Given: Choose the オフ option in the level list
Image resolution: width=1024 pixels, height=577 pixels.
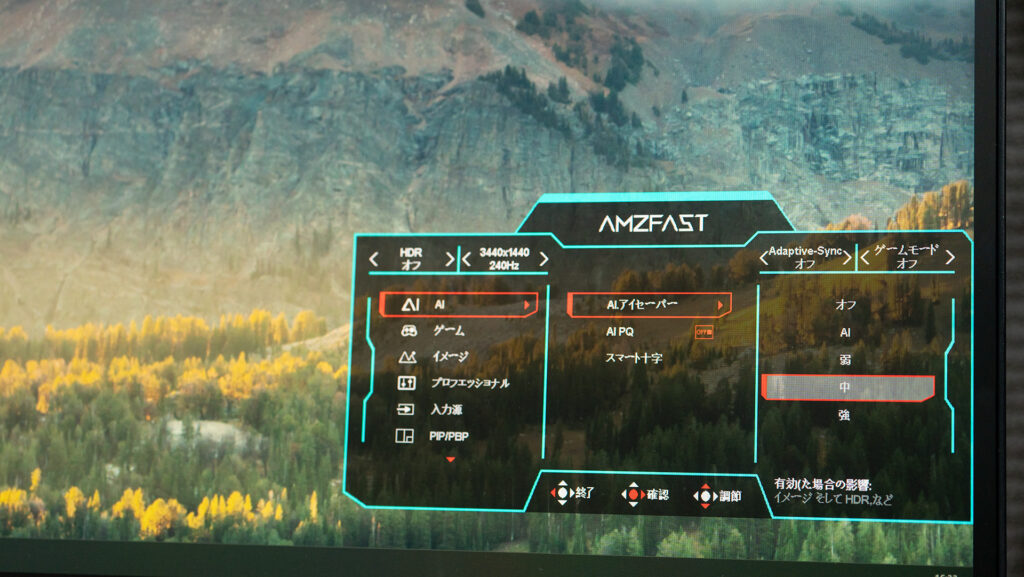Looking at the screenshot, I should [846, 305].
